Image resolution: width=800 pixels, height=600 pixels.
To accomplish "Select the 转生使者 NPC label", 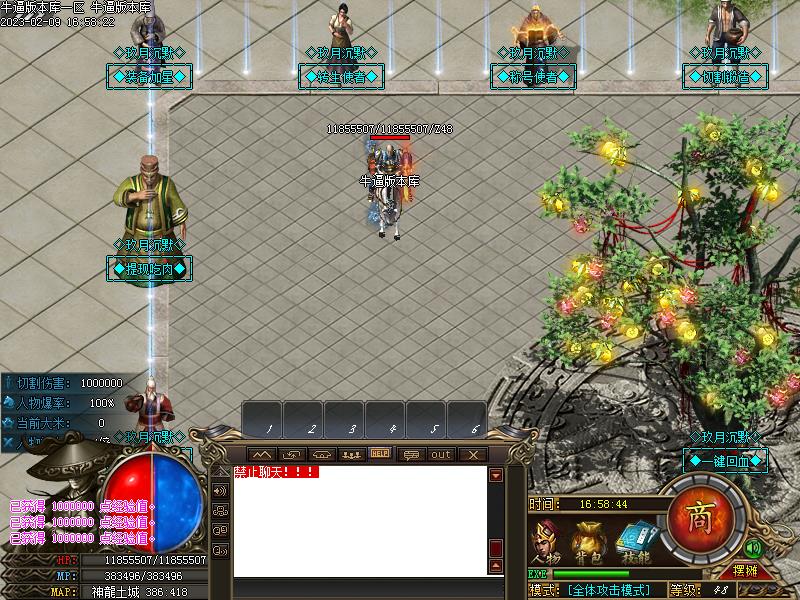I will [x=344, y=76].
